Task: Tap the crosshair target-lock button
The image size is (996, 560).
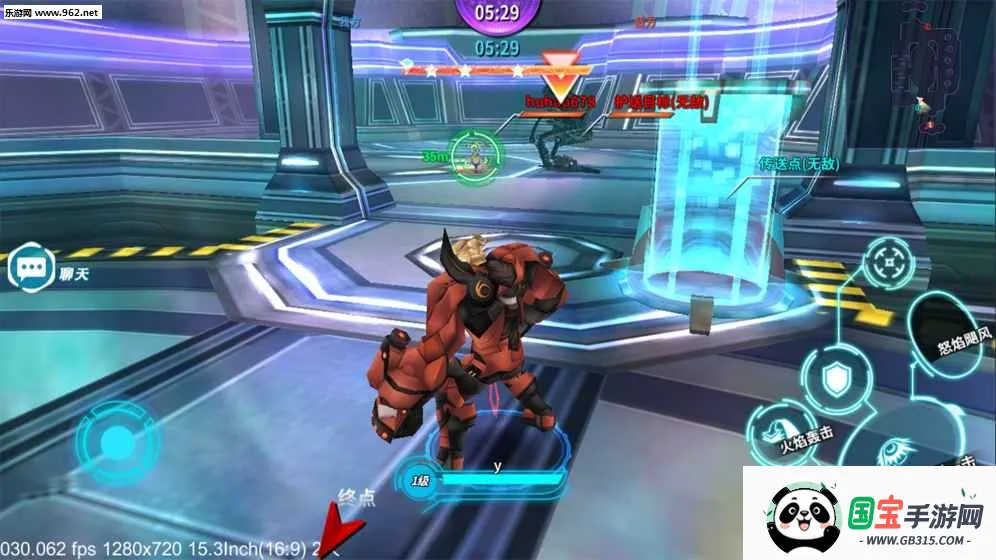Action: (x=886, y=264)
